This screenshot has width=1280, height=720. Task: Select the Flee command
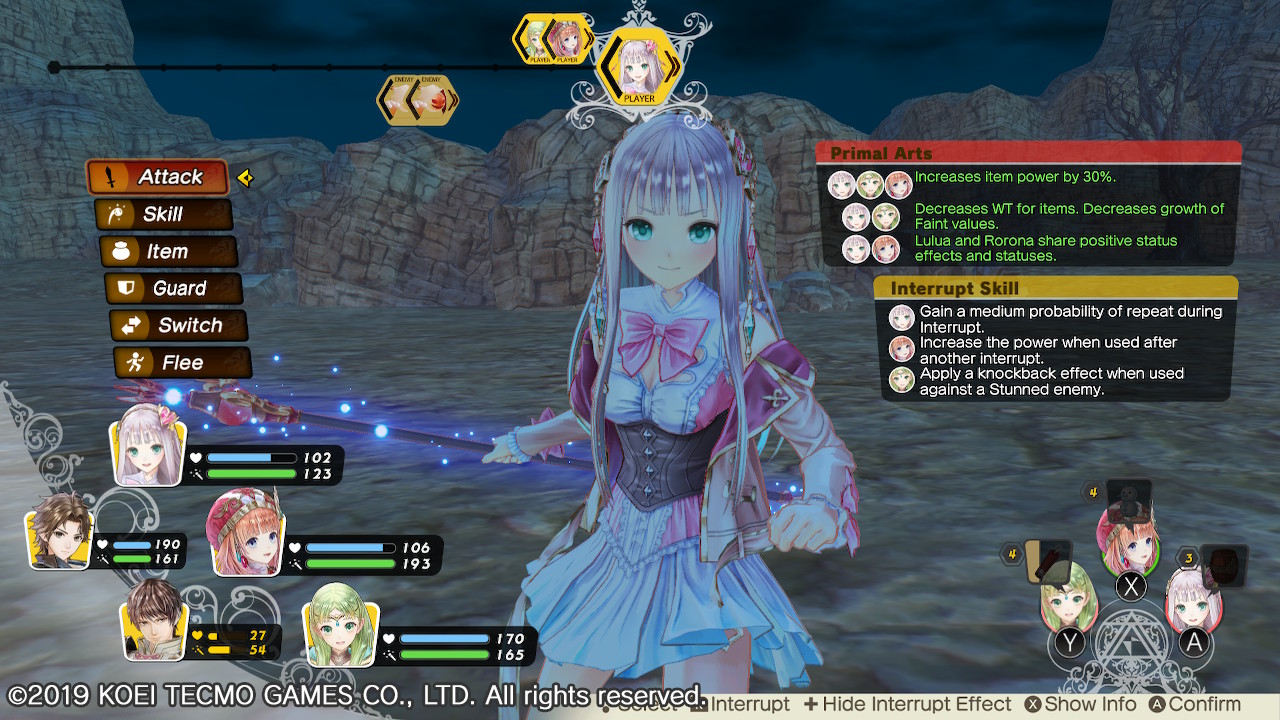pos(180,362)
